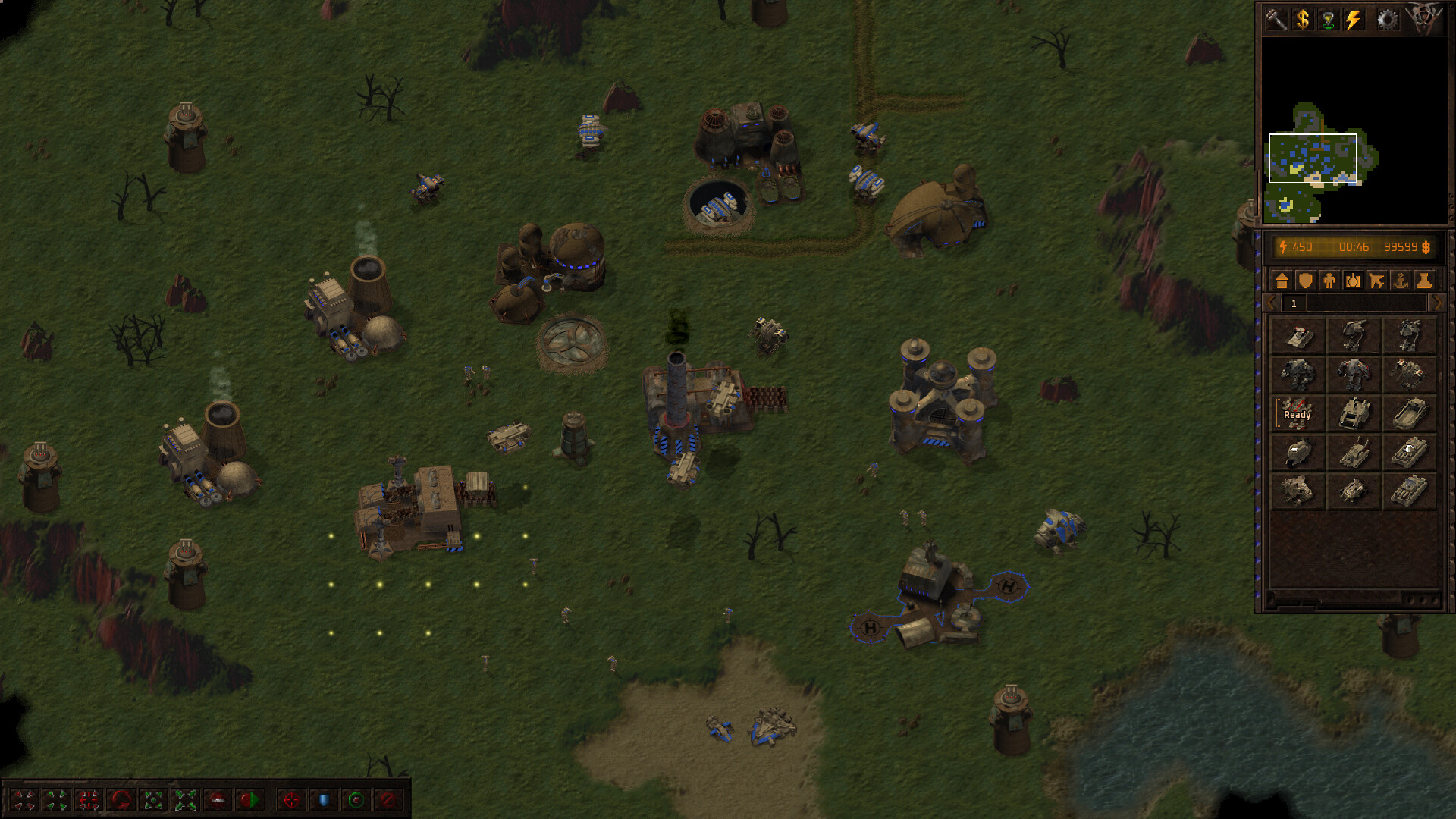This screenshot has height=819, width=1456.
Task: Select the dollar sign sell tool
Action: pos(1302,20)
